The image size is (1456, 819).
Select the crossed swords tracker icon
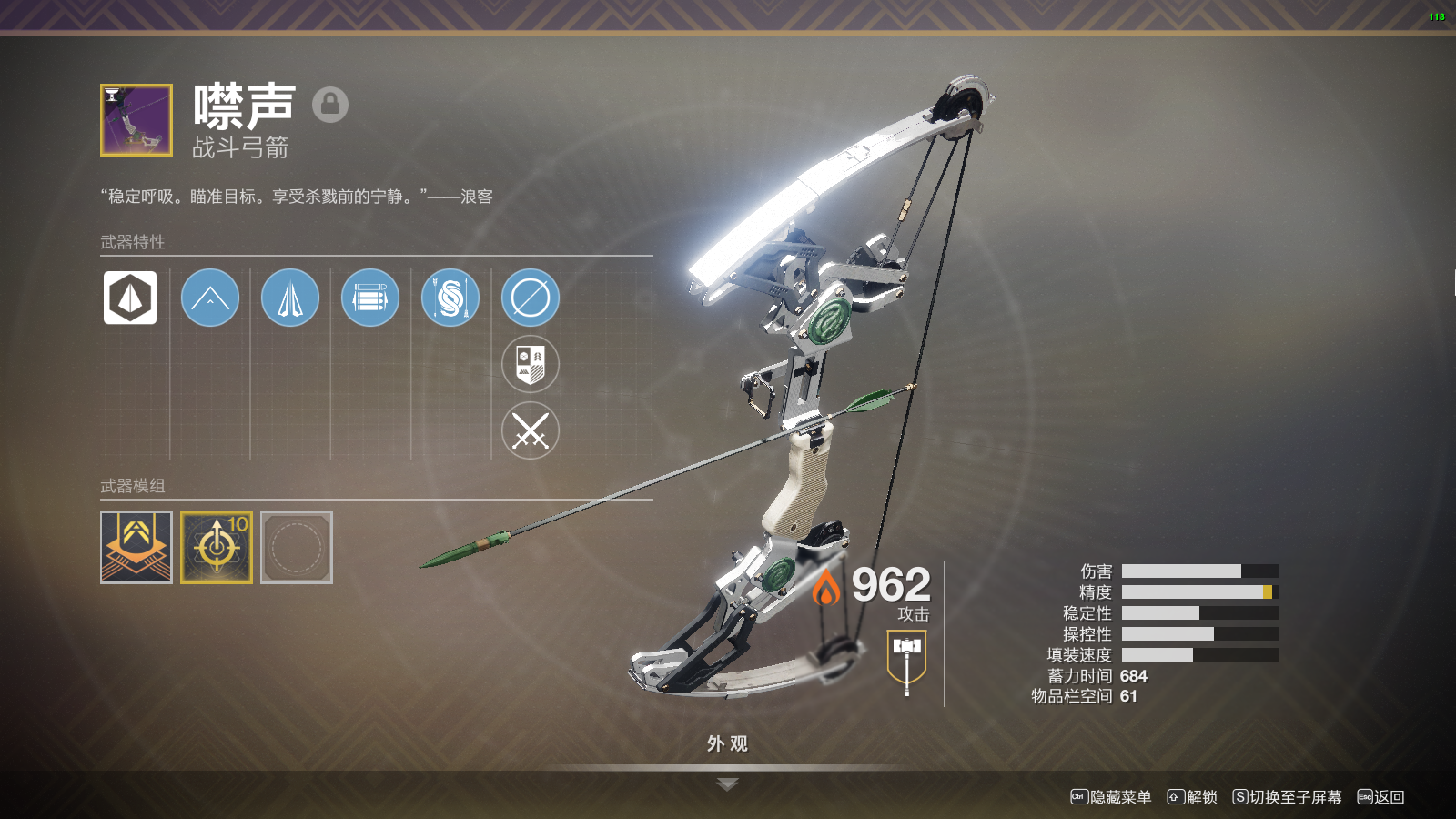531,430
